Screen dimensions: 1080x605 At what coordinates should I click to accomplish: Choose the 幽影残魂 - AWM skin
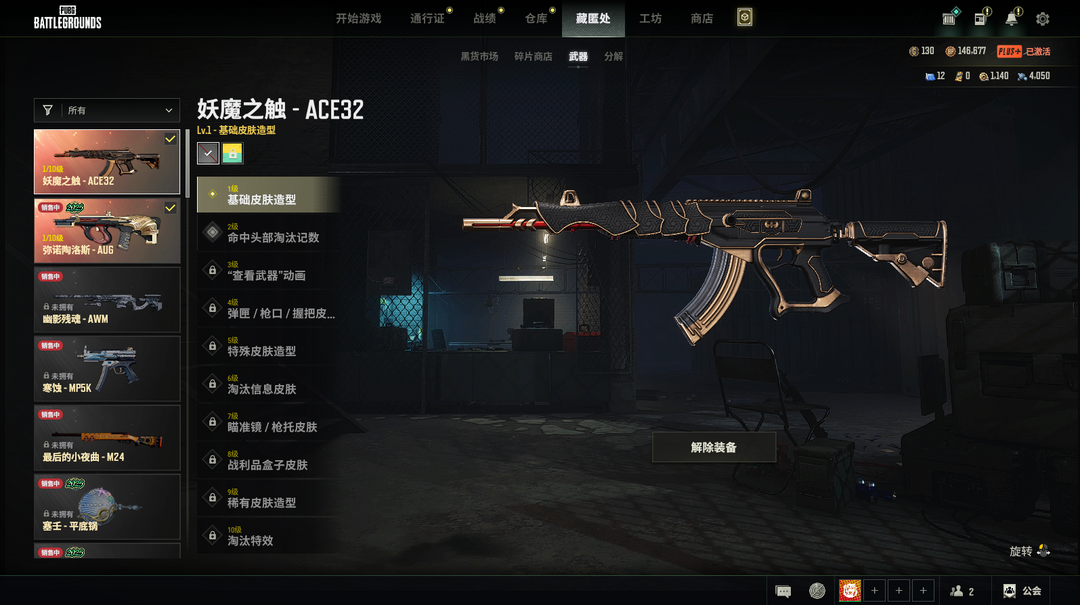107,300
